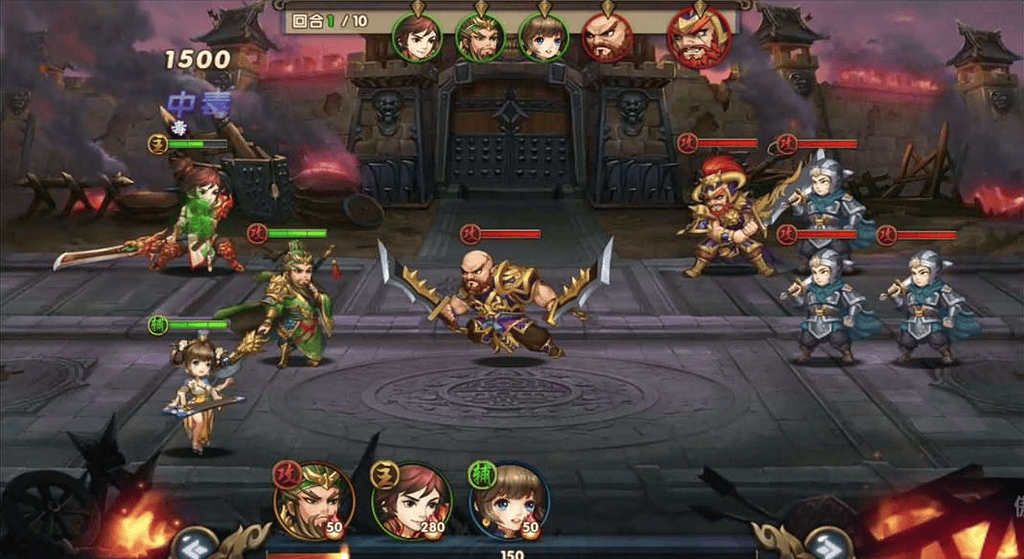Select the bearded green general's turn-order portrait
The width and height of the screenshot is (1024, 559).
point(480,38)
